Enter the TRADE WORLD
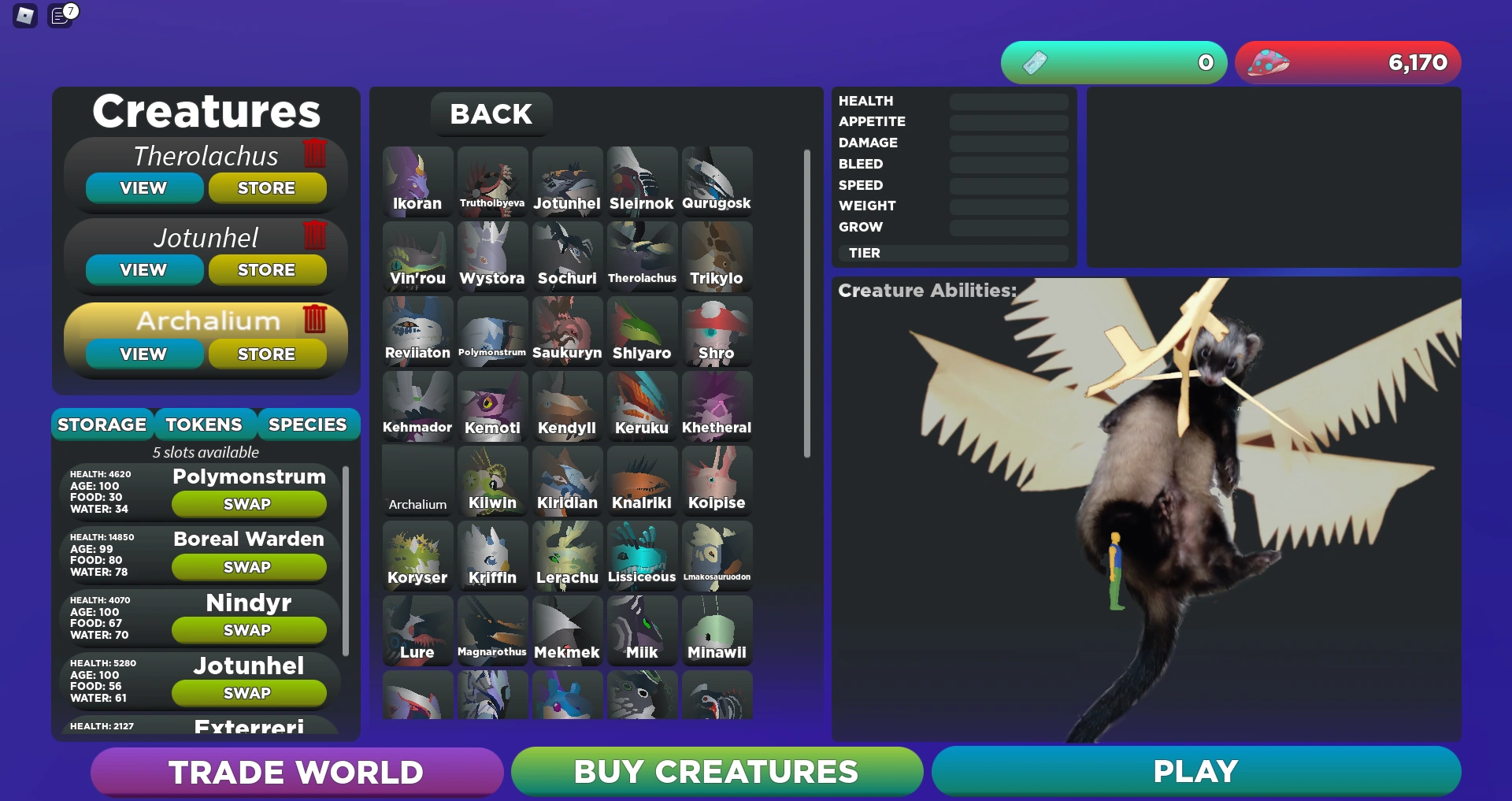Image resolution: width=1512 pixels, height=801 pixels. [296, 772]
